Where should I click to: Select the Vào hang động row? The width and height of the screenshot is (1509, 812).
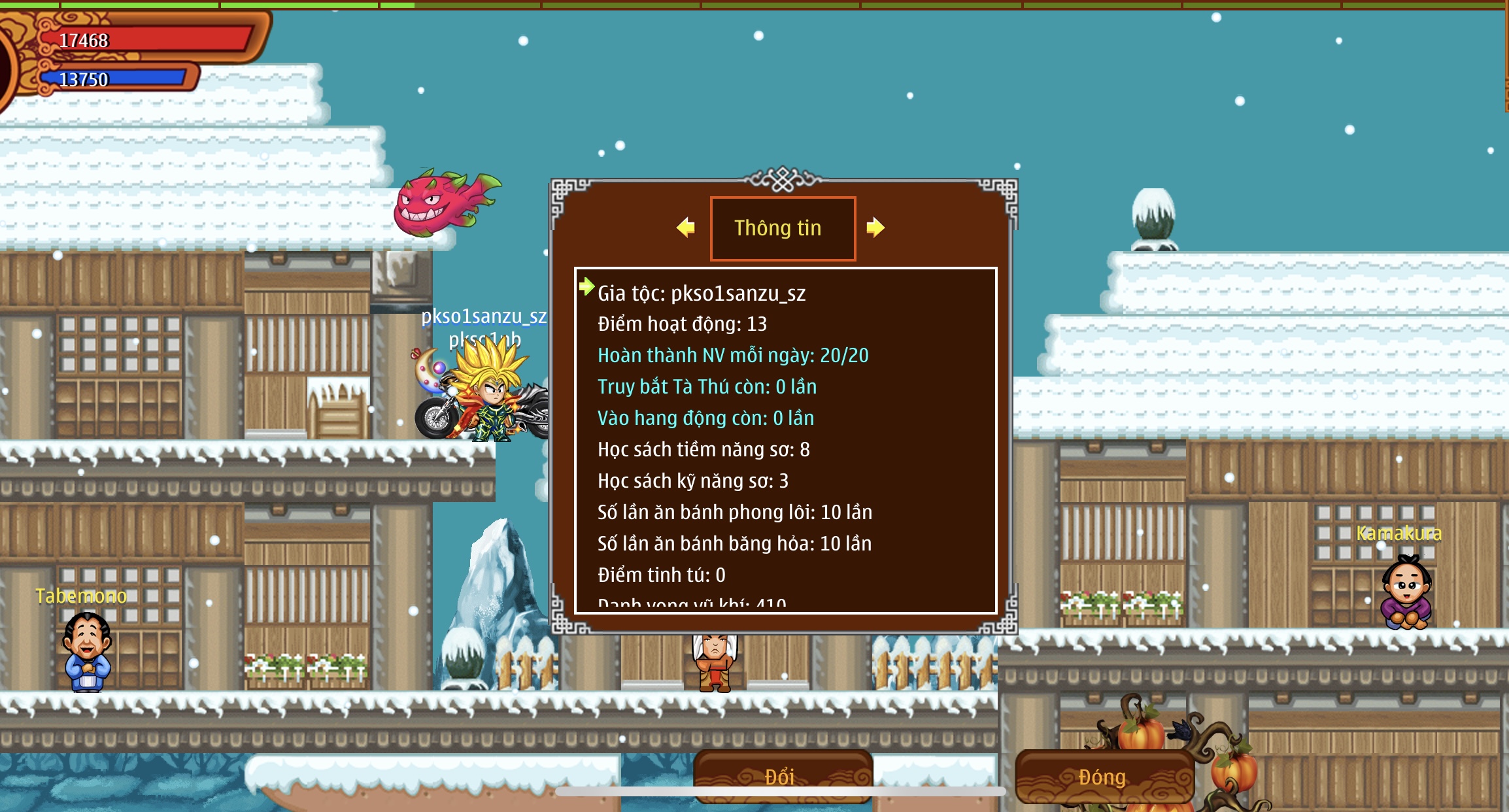pos(705,418)
